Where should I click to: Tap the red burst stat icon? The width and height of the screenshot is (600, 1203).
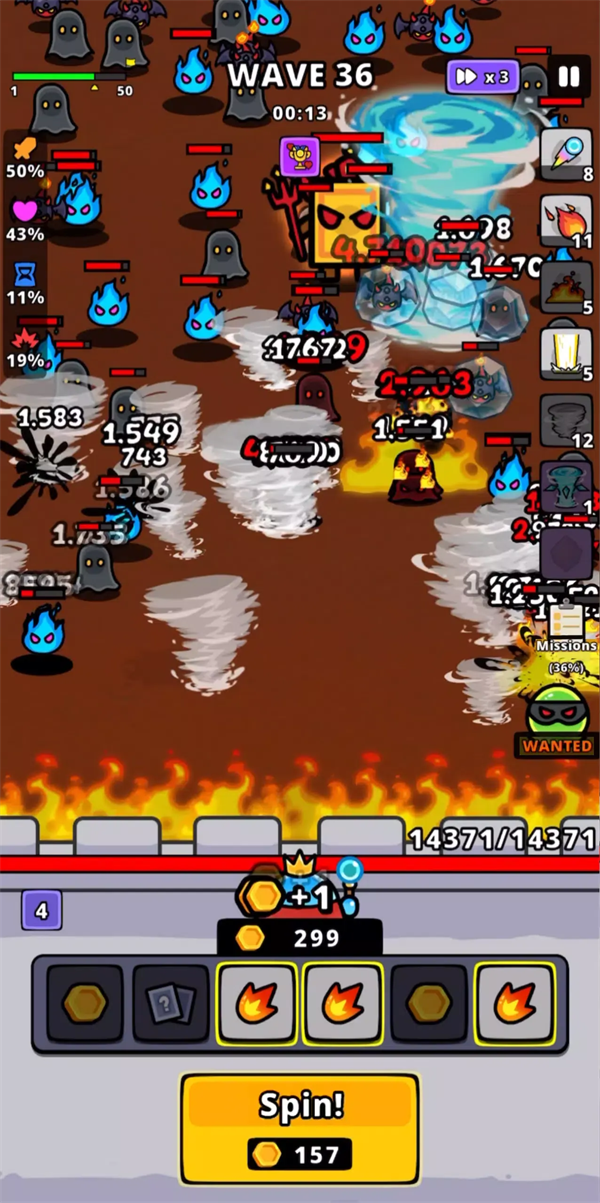[x=25, y=339]
